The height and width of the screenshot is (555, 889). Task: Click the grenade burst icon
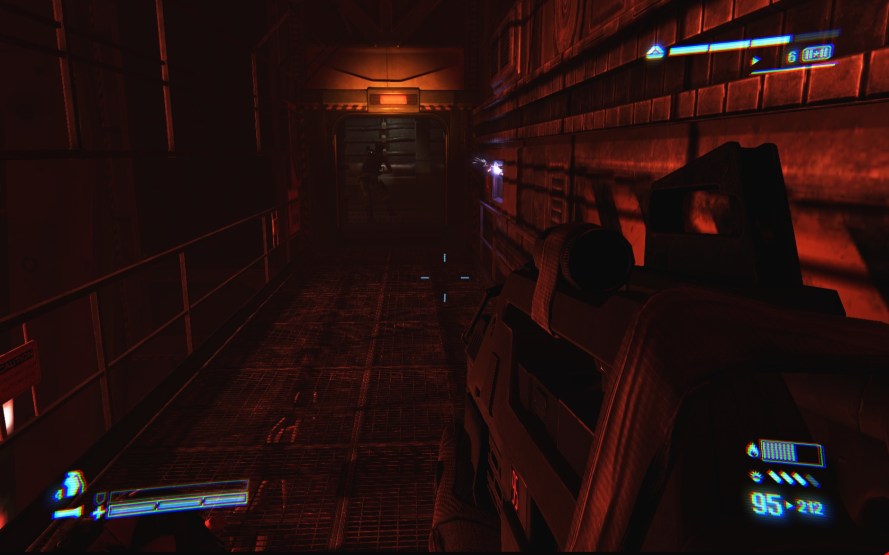[755, 477]
